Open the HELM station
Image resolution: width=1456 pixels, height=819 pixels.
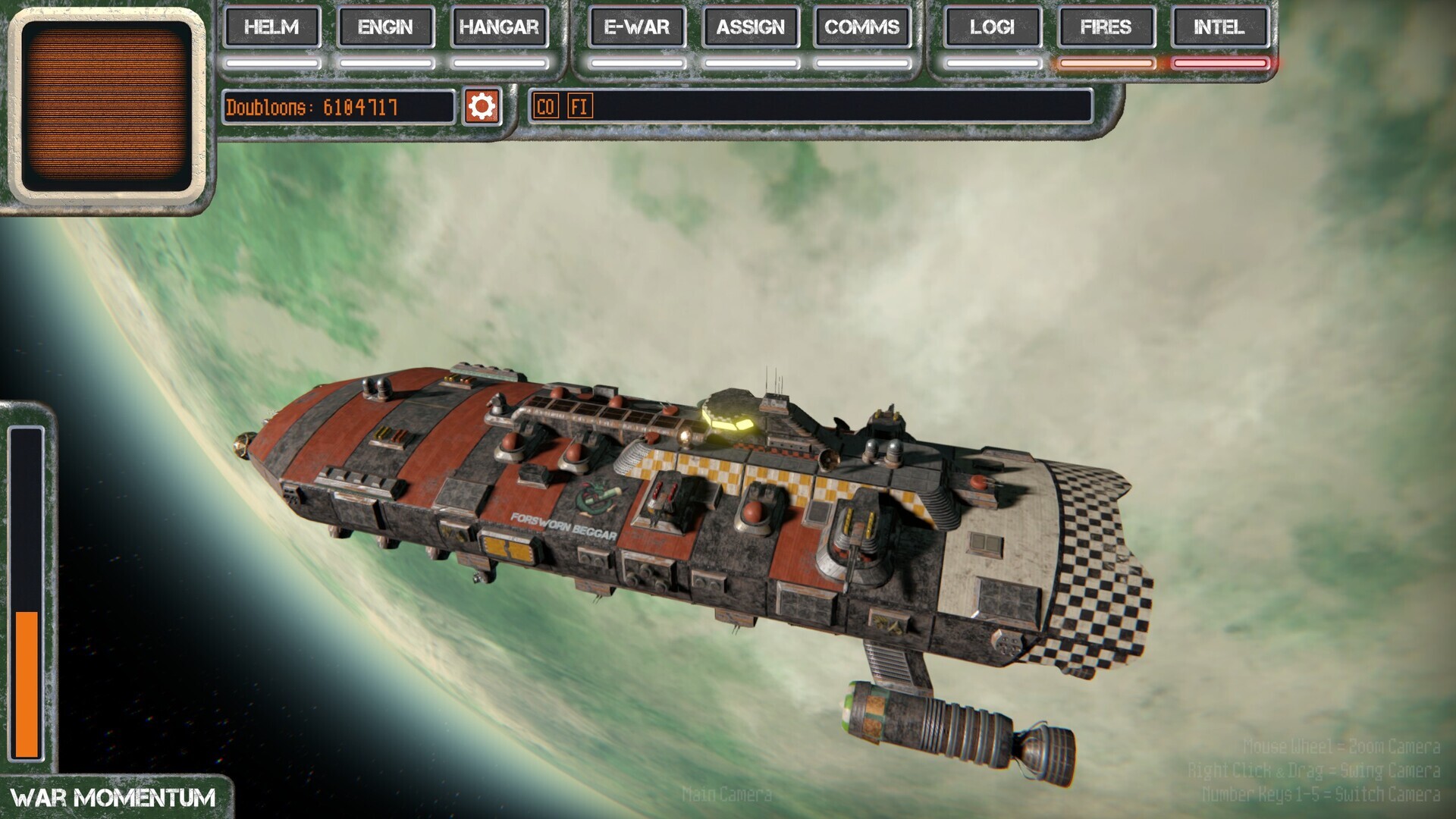pos(271,27)
